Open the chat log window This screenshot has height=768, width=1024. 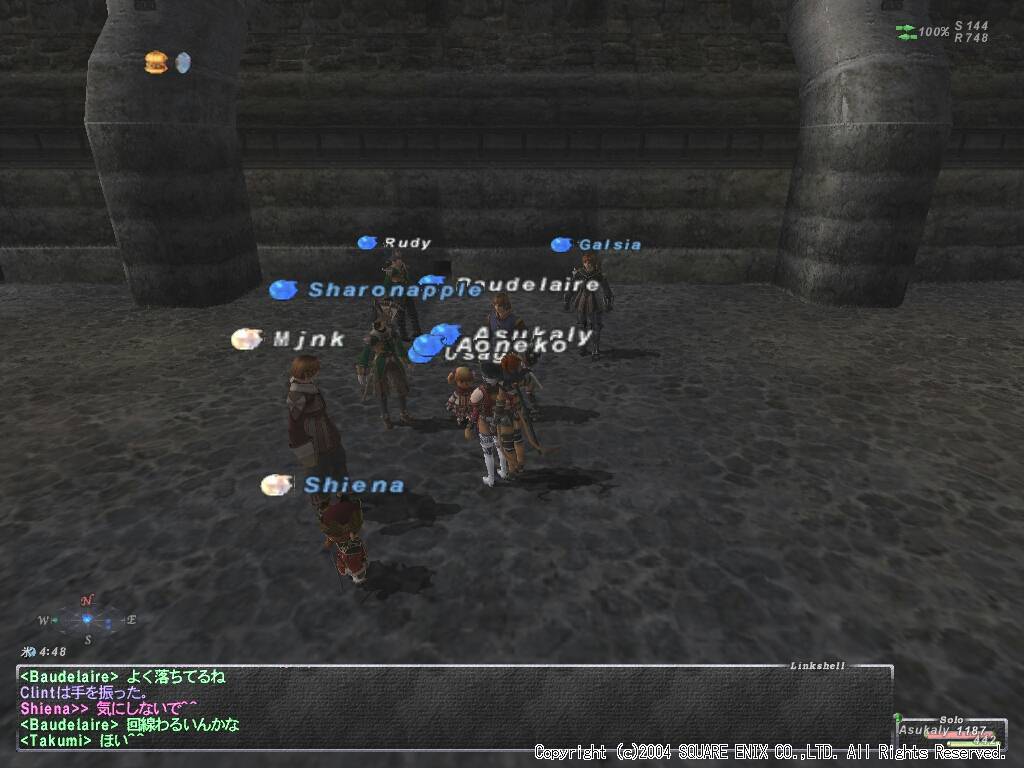(x=450, y=708)
